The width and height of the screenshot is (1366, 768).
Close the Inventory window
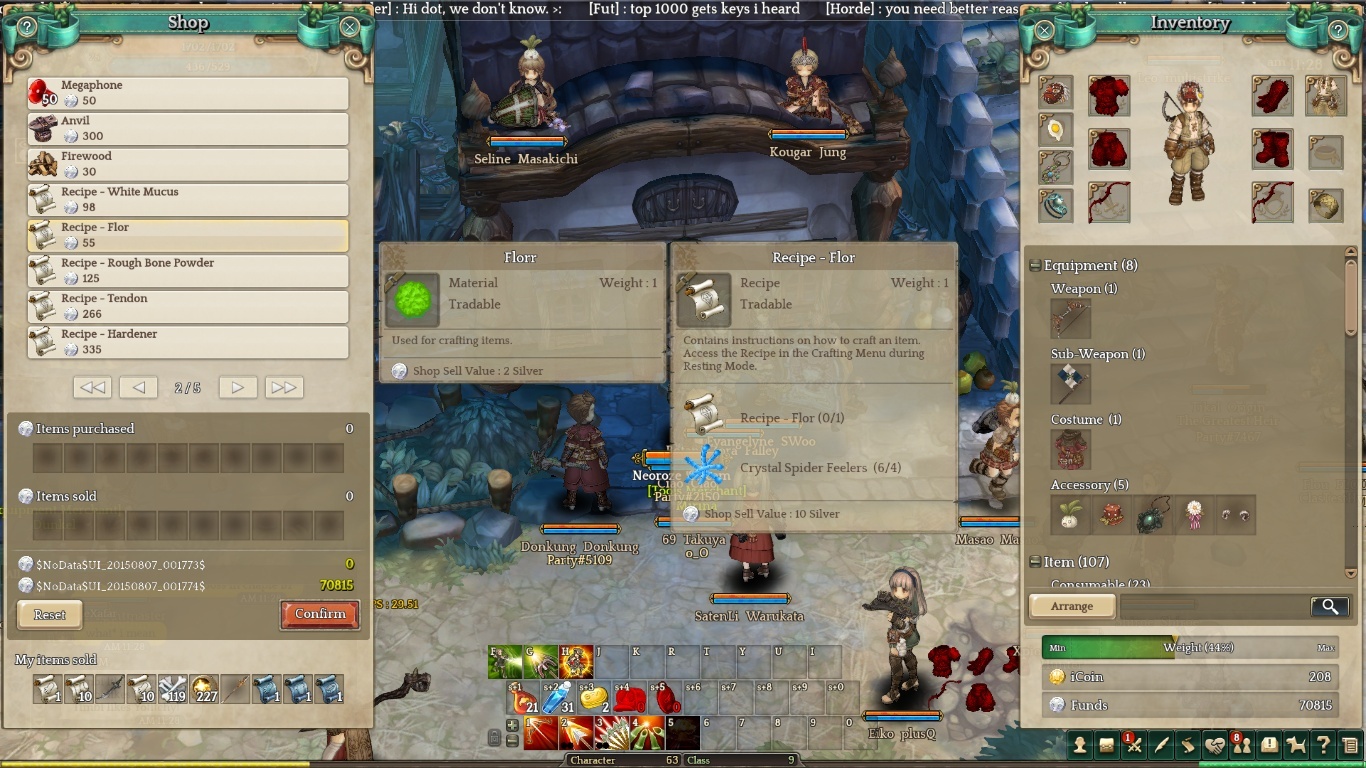[x=1044, y=29]
